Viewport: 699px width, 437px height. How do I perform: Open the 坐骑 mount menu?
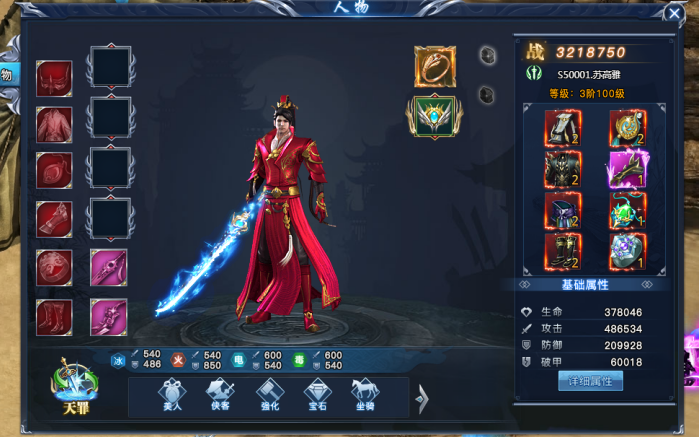[364, 397]
